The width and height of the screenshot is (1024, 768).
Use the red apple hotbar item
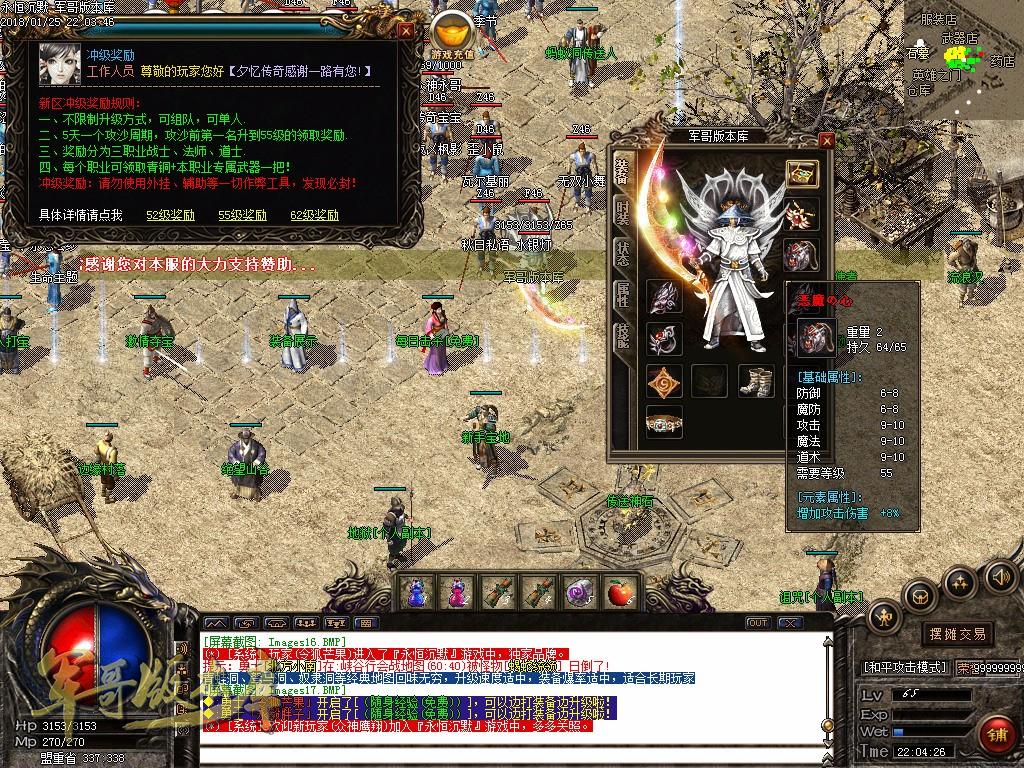[620, 593]
